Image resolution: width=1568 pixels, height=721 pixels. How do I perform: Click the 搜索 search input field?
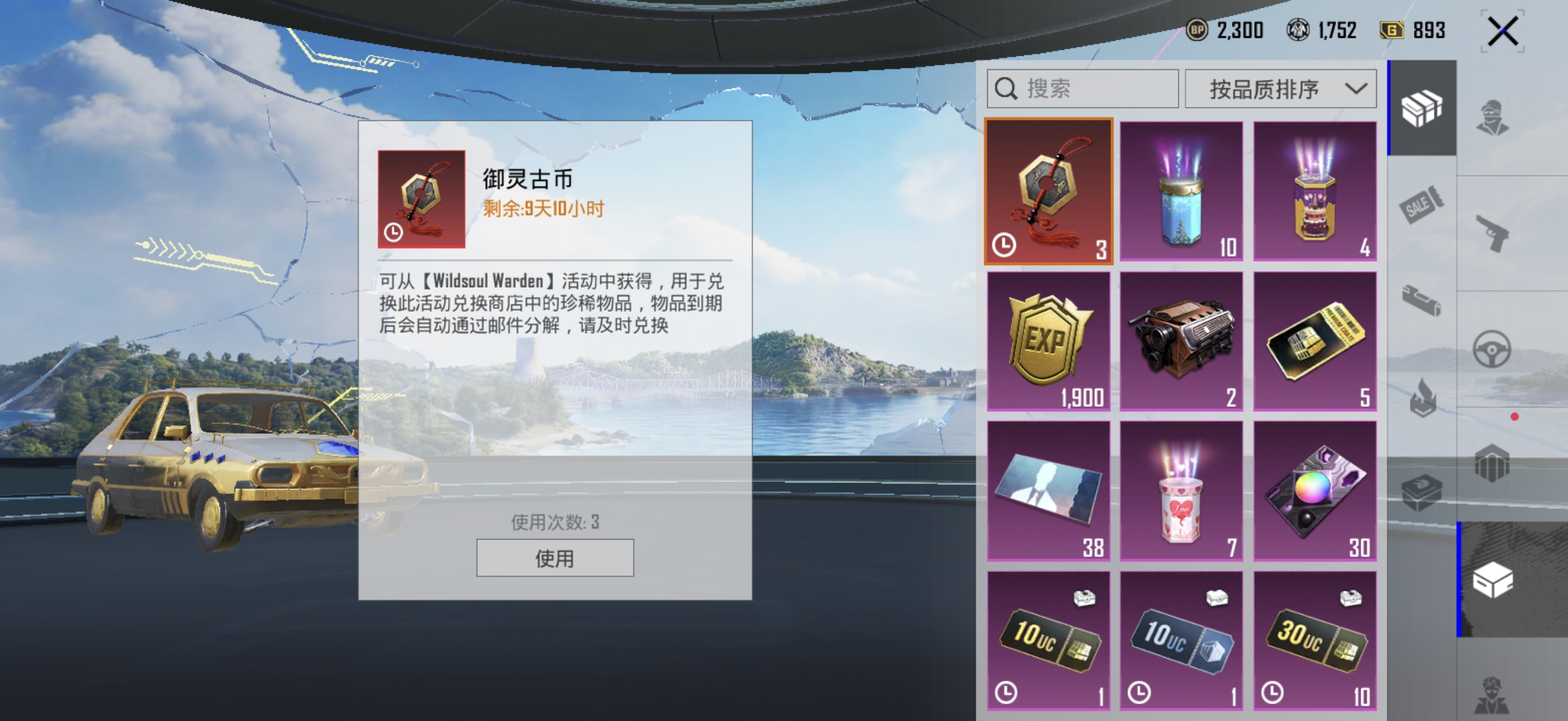[x=1082, y=88]
